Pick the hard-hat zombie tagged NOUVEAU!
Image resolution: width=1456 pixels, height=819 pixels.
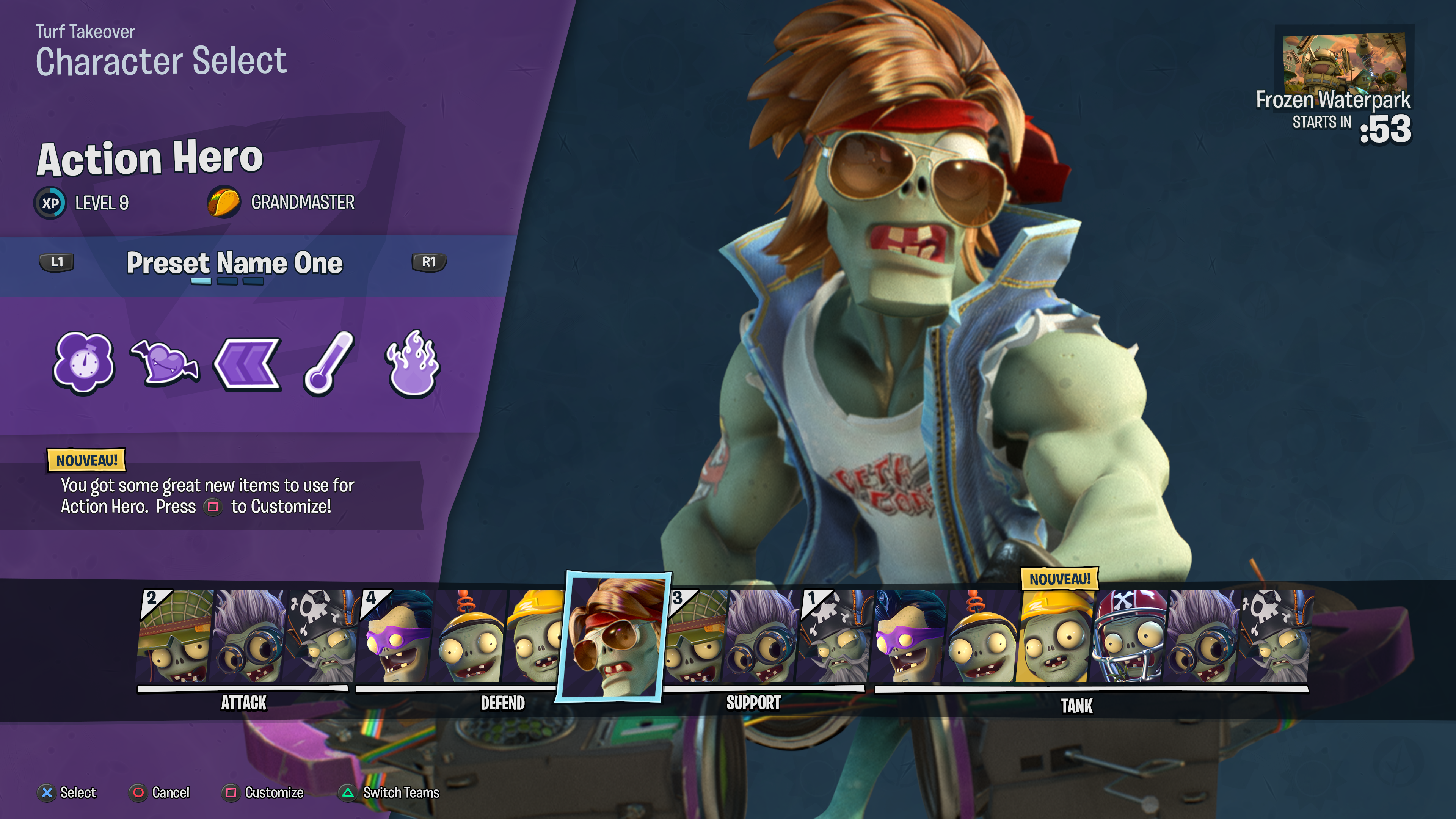(1056, 637)
